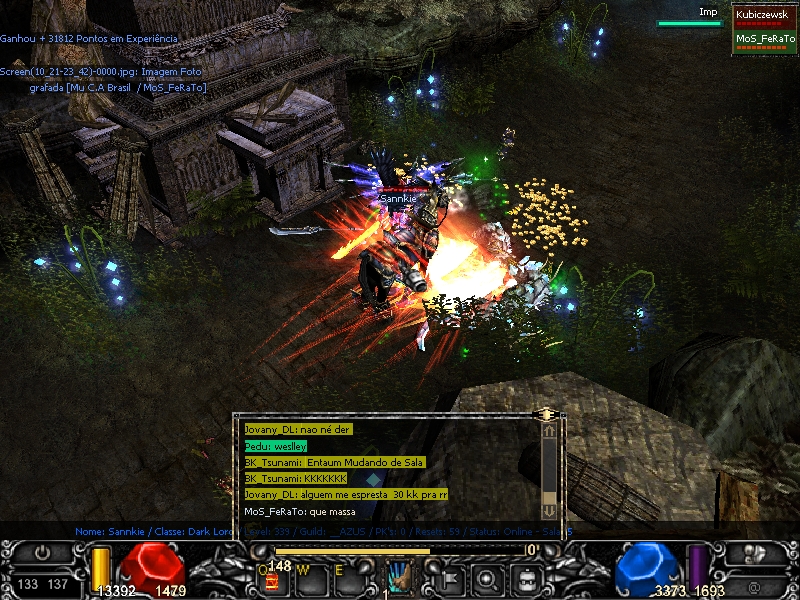800x600 pixels.
Task: Click BK_Tsunami's "Entaum Mudando de Sala" message
Action: click(x=334, y=462)
